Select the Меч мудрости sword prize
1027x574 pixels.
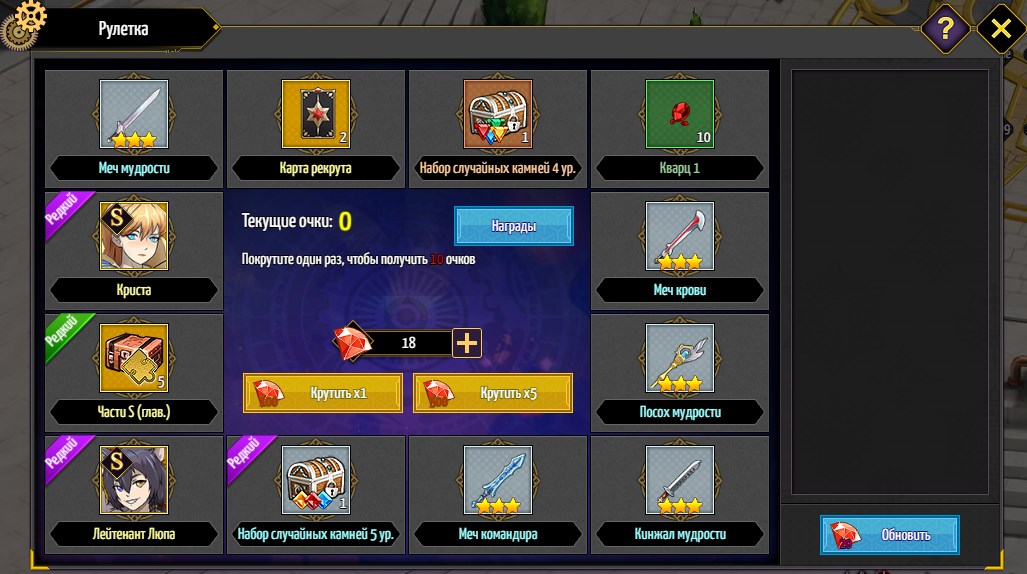[x=134, y=114]
